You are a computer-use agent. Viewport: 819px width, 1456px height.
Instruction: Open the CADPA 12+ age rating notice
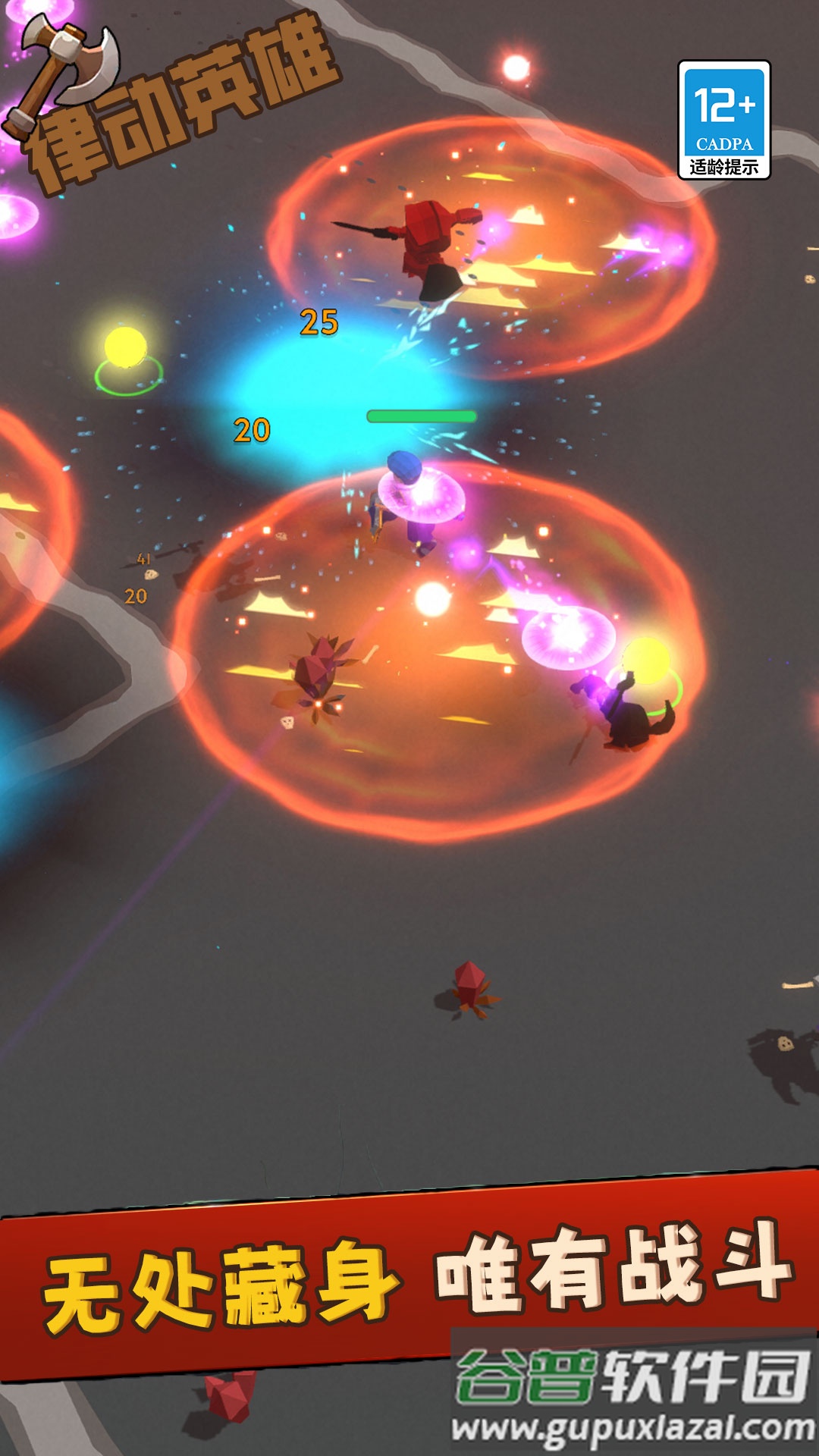pyautogui.click(x=724, y=121)
